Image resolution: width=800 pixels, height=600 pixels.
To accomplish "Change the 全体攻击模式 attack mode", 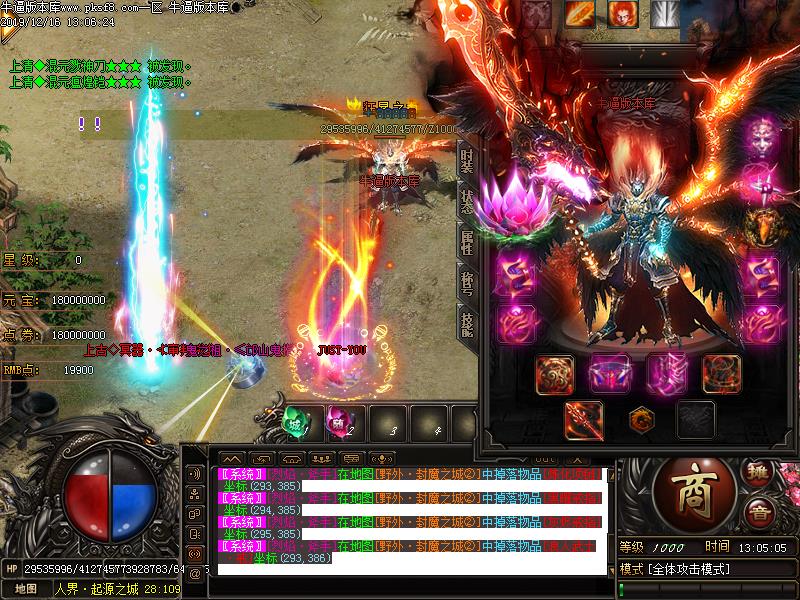I will [x=690, y=569].
